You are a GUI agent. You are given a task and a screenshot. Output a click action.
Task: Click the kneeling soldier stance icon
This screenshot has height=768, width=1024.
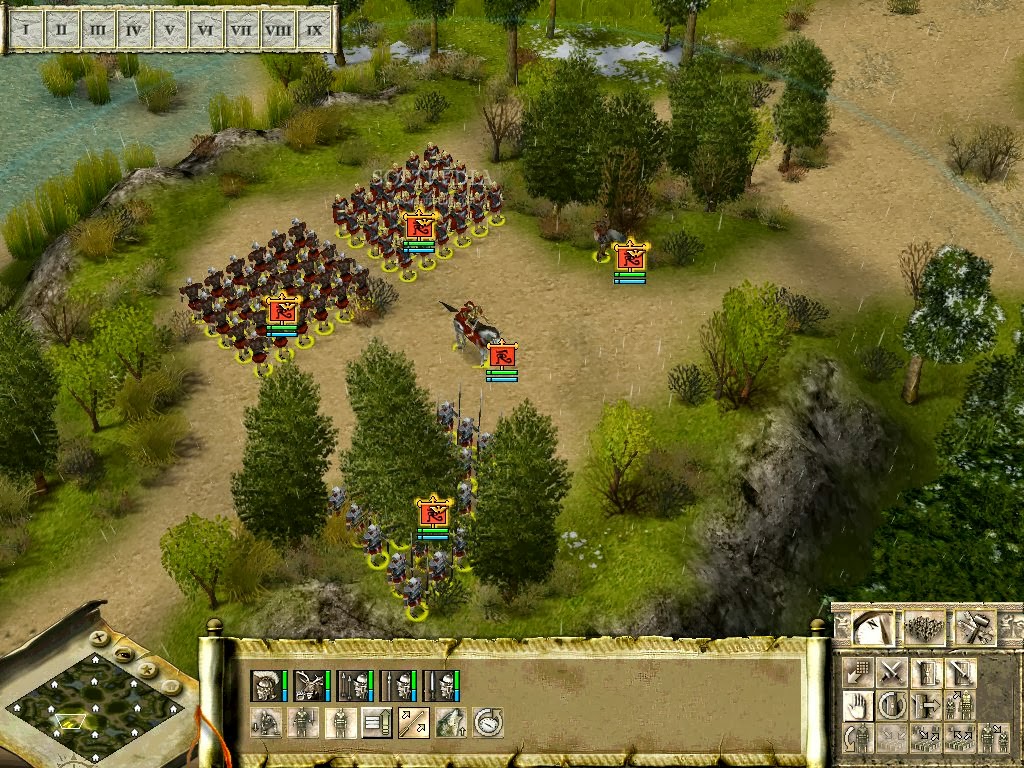coord(266,722)
